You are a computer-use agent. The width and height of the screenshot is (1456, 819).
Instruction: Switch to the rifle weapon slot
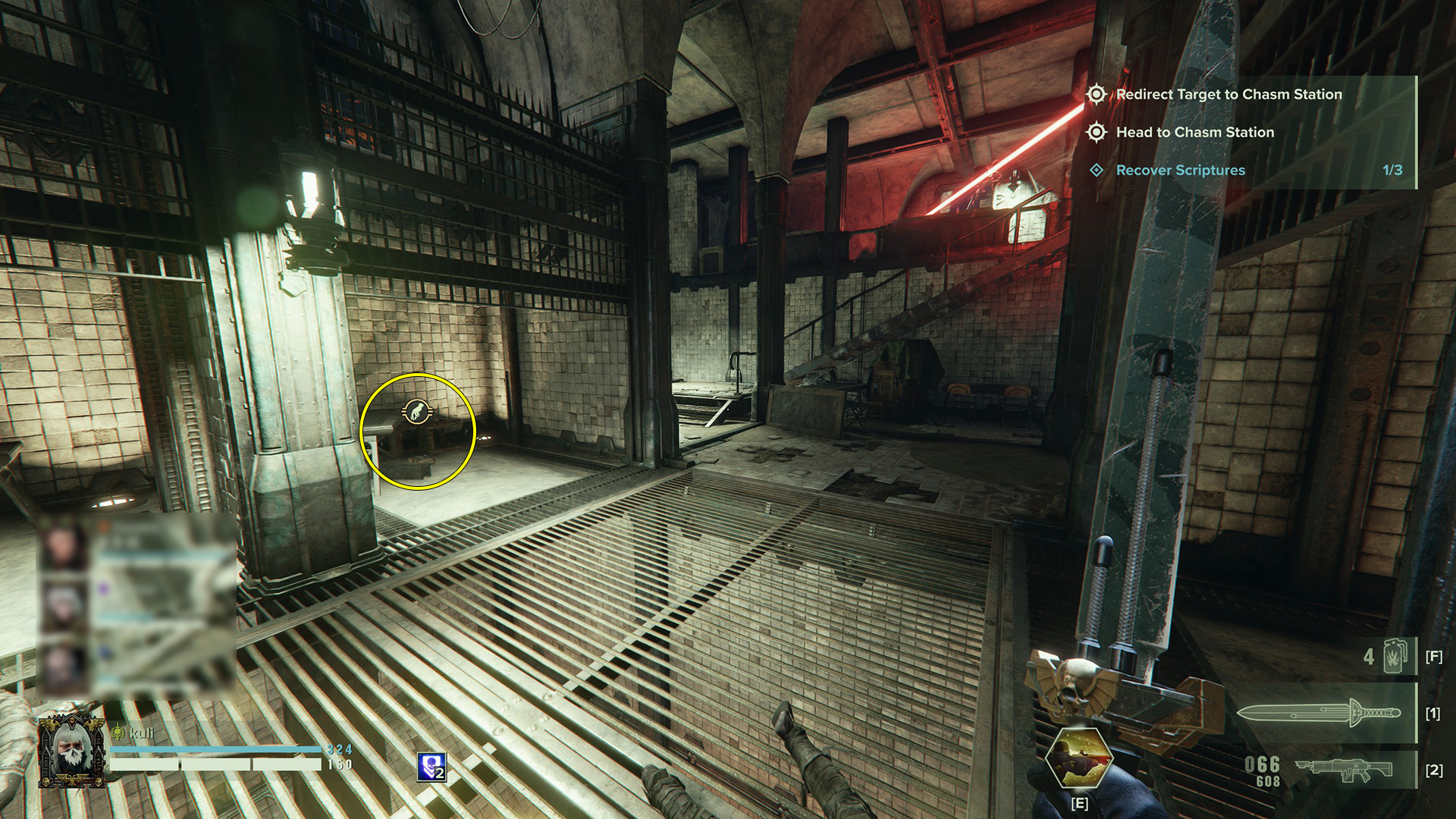click(1344, 770)
